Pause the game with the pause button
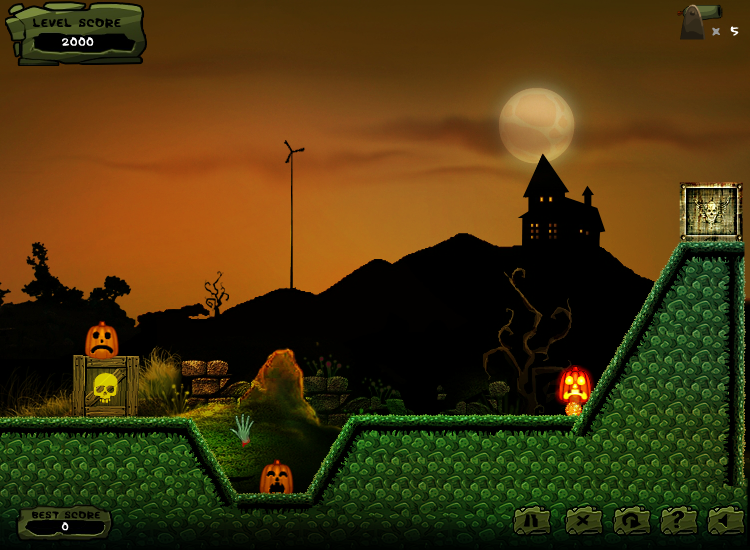 point(533,520)
